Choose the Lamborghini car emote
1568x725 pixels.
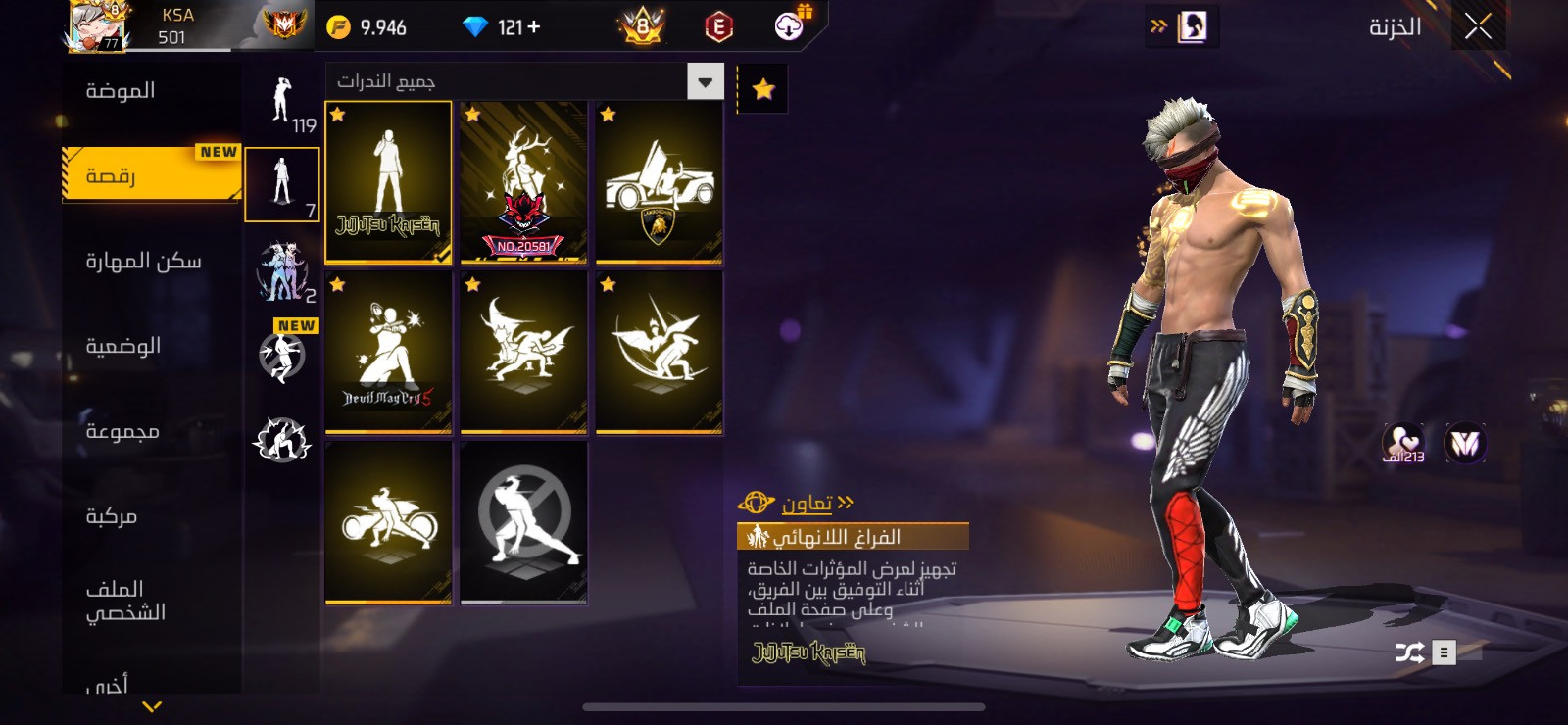pos(659,183)
